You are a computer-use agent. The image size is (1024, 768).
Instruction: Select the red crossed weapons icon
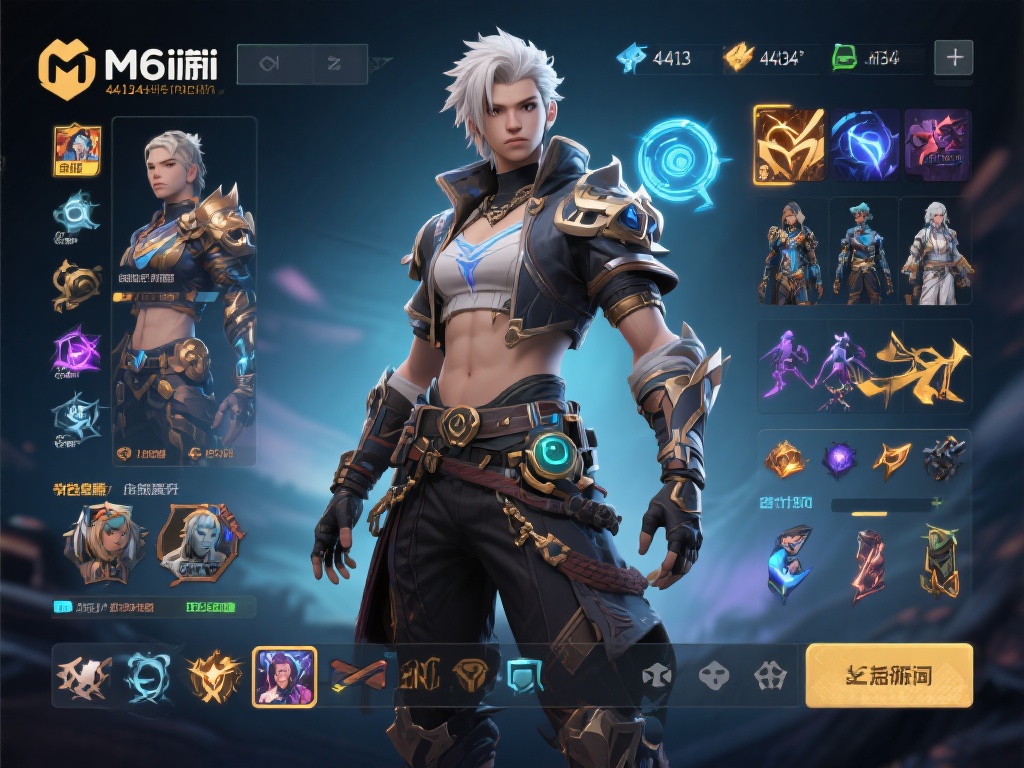pos(358,676)
